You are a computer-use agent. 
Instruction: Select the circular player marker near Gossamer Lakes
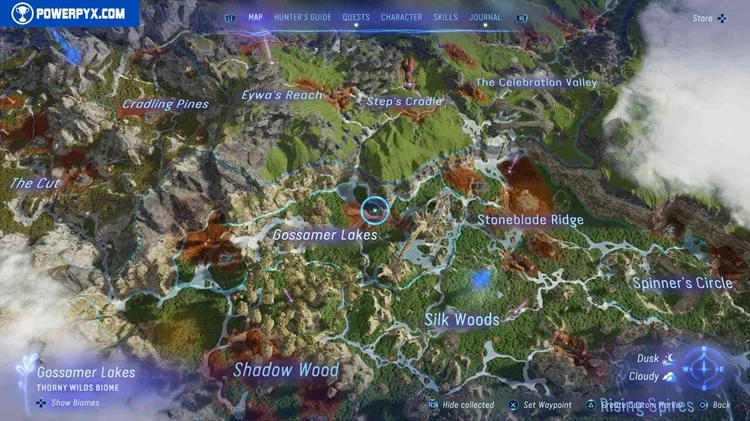pyautogui.click(x=375, y=209)
